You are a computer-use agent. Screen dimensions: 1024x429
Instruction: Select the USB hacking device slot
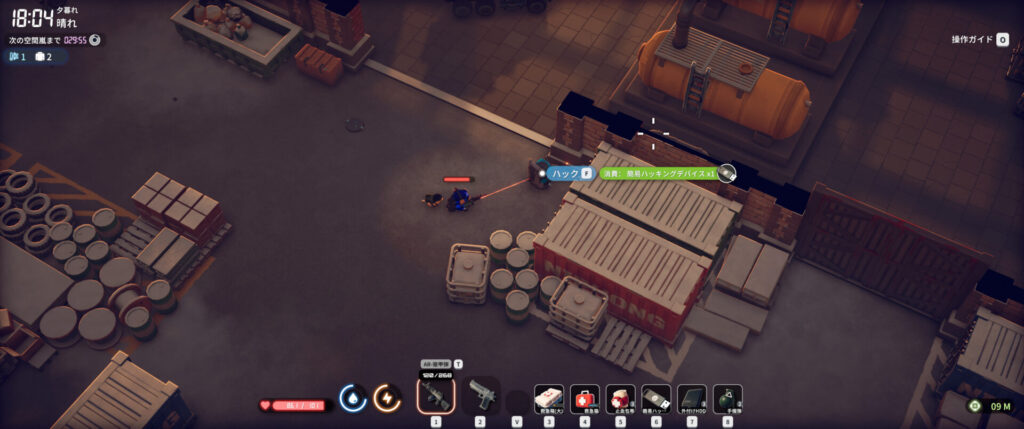pos(655,398)
